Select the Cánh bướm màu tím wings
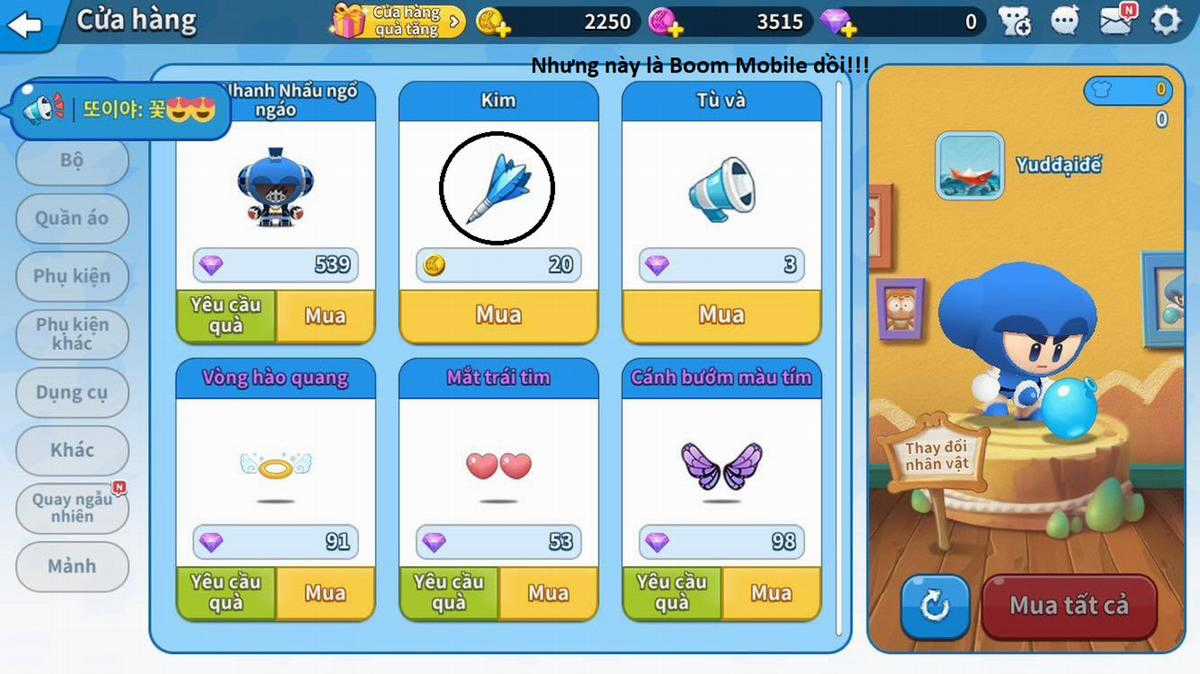 721,466
